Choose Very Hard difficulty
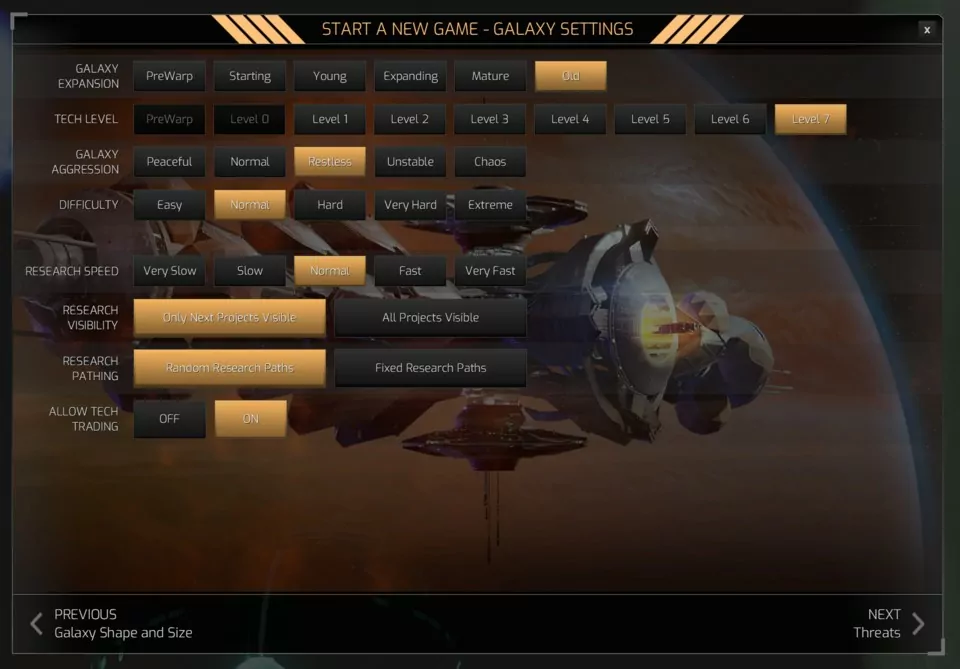Viewport: 960px width, 669px height. (410, 205)
